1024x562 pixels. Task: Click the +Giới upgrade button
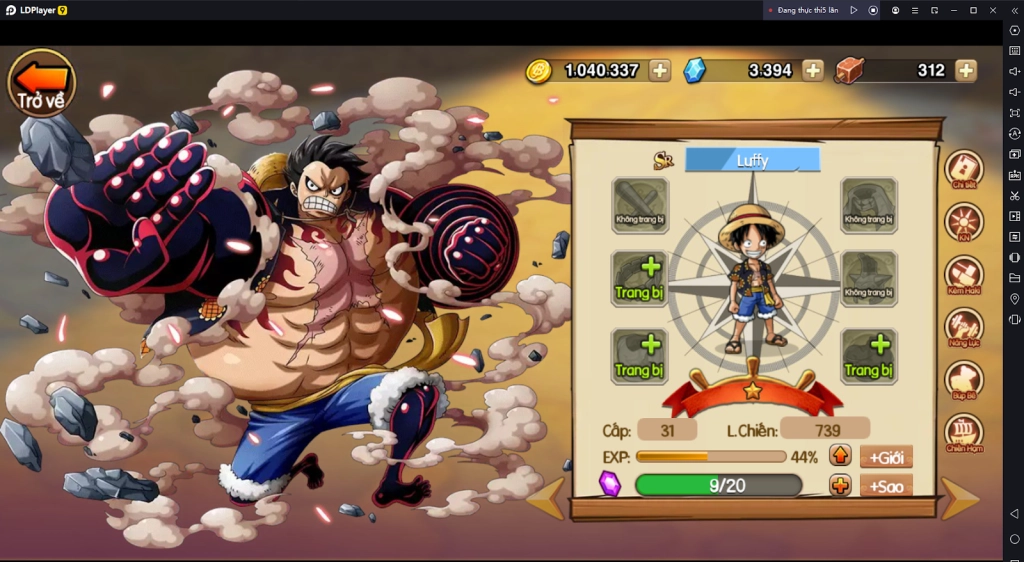(x=886, y=457)
